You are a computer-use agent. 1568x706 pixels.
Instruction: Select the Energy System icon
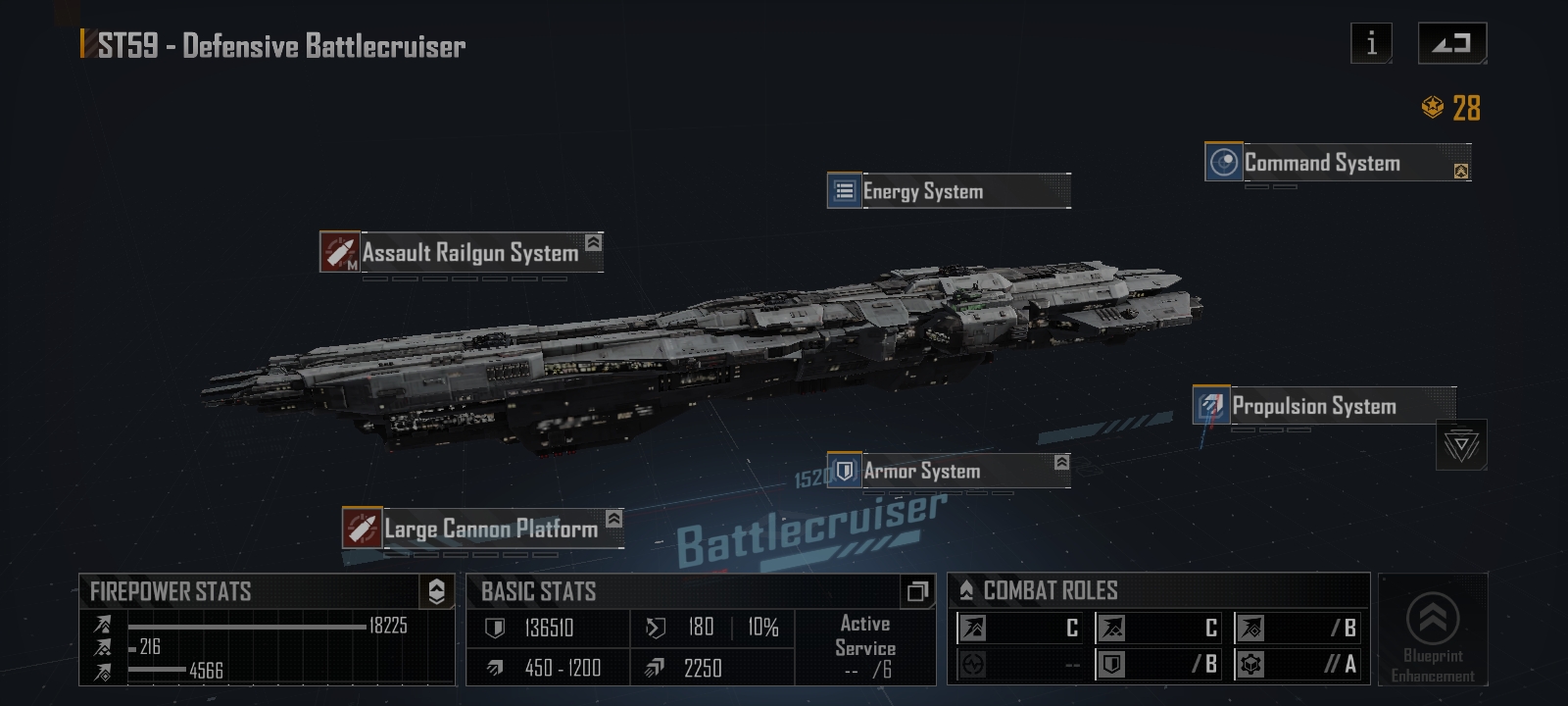(x=844, y=191)
